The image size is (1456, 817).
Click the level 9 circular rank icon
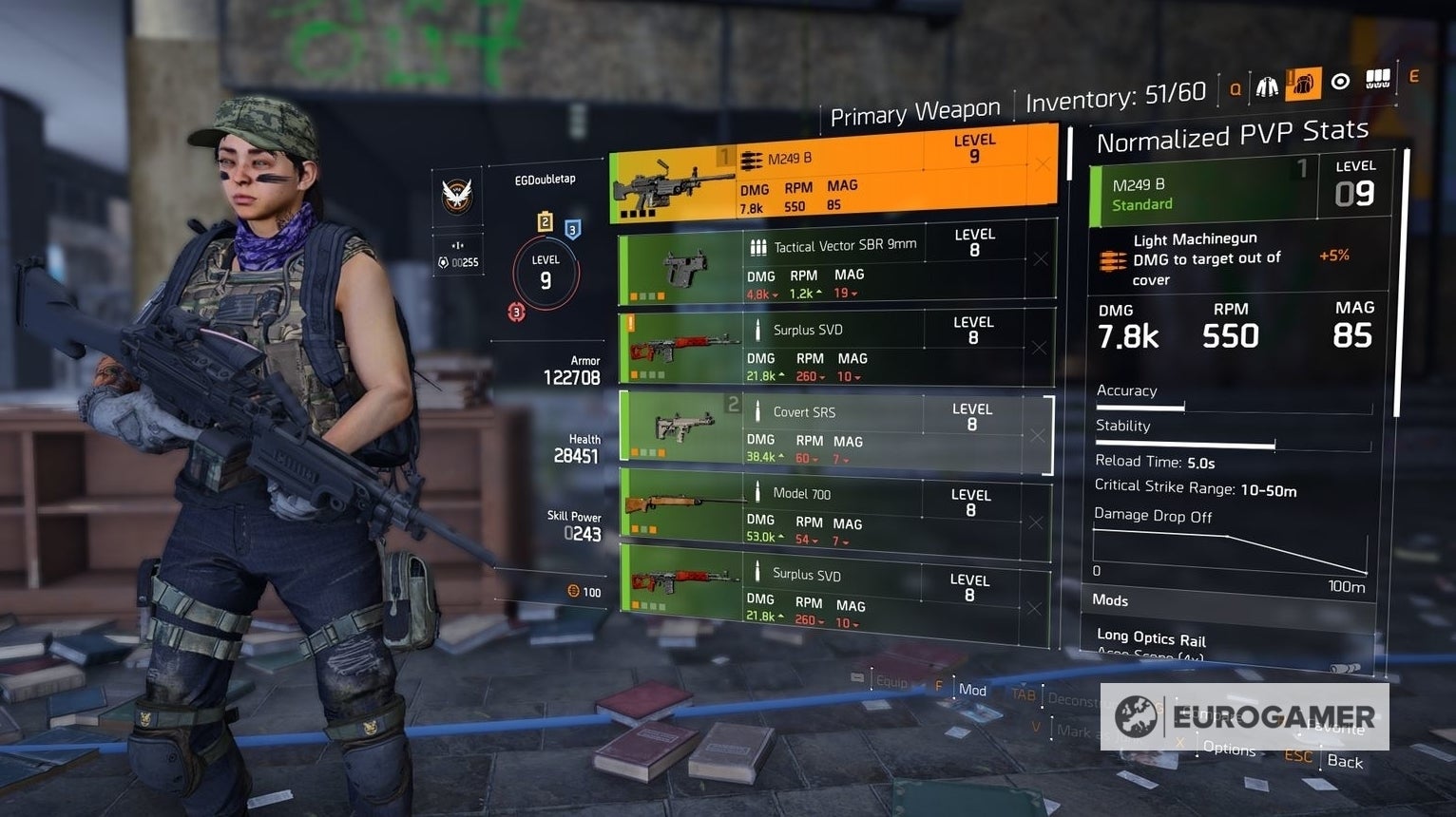point(546,273)
